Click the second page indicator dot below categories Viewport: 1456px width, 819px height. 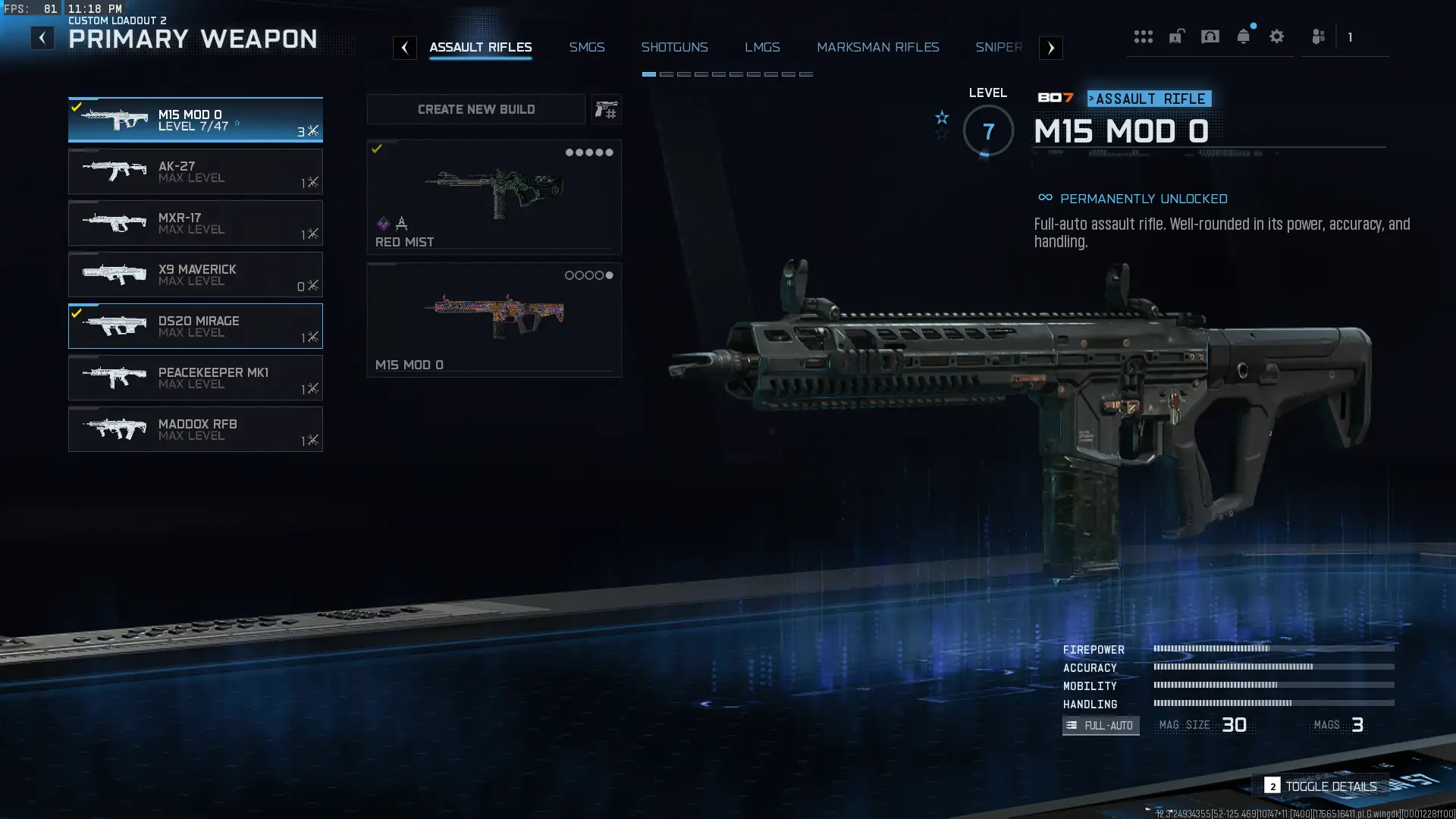click(x=666, y=74)
